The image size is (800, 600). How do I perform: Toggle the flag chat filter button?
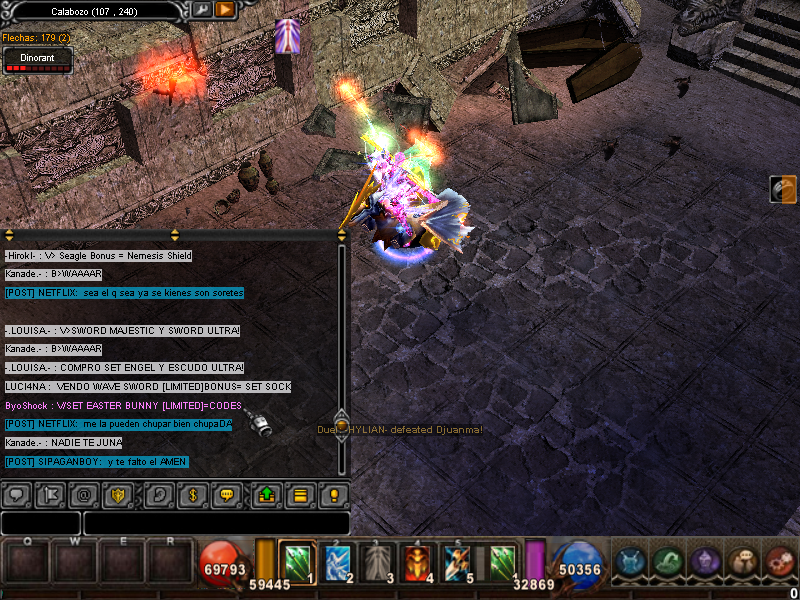point(49,494)
